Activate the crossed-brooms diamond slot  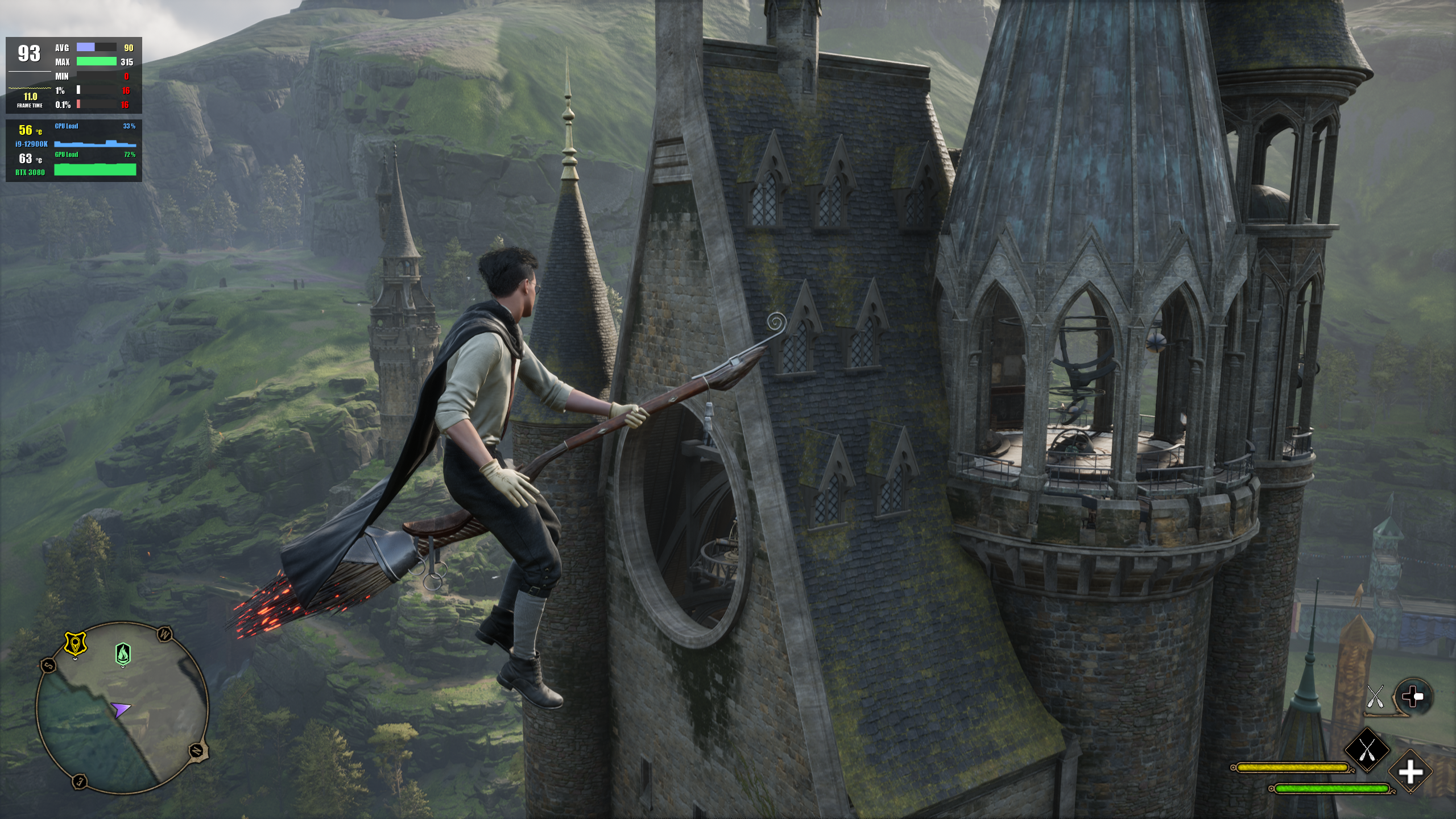point(1367,749)
